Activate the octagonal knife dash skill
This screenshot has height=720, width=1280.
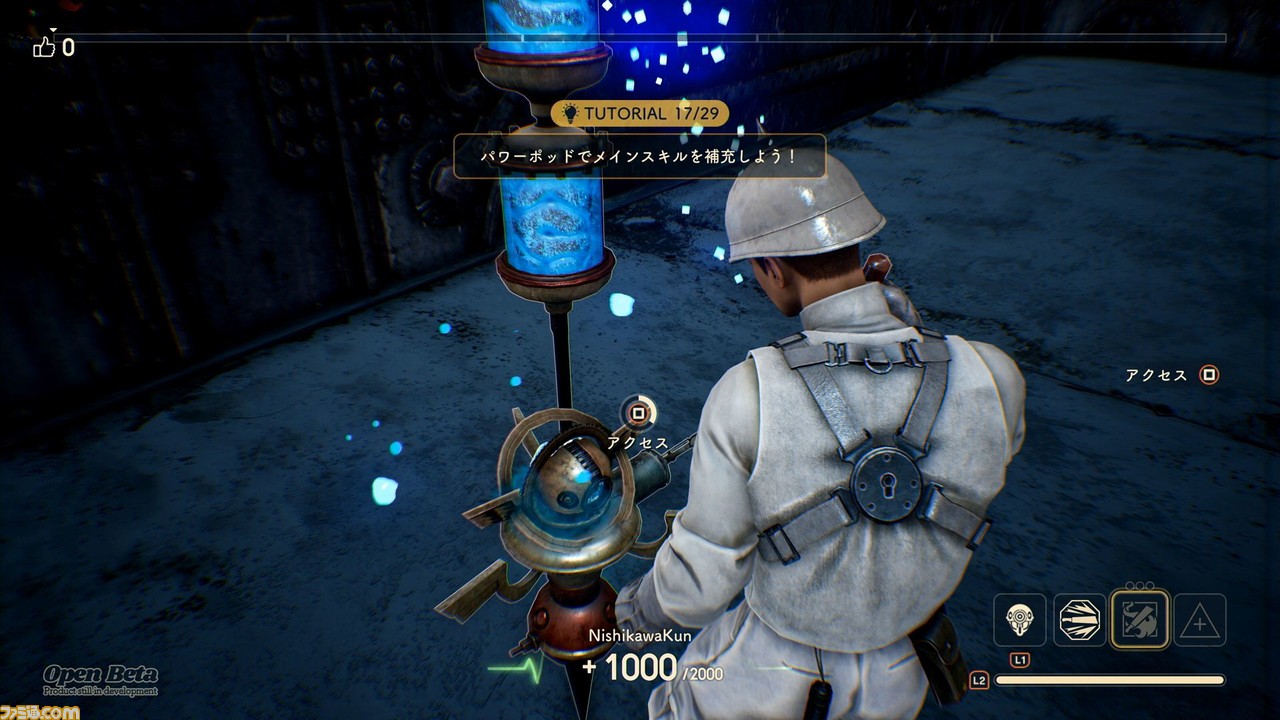point(1079,620)
